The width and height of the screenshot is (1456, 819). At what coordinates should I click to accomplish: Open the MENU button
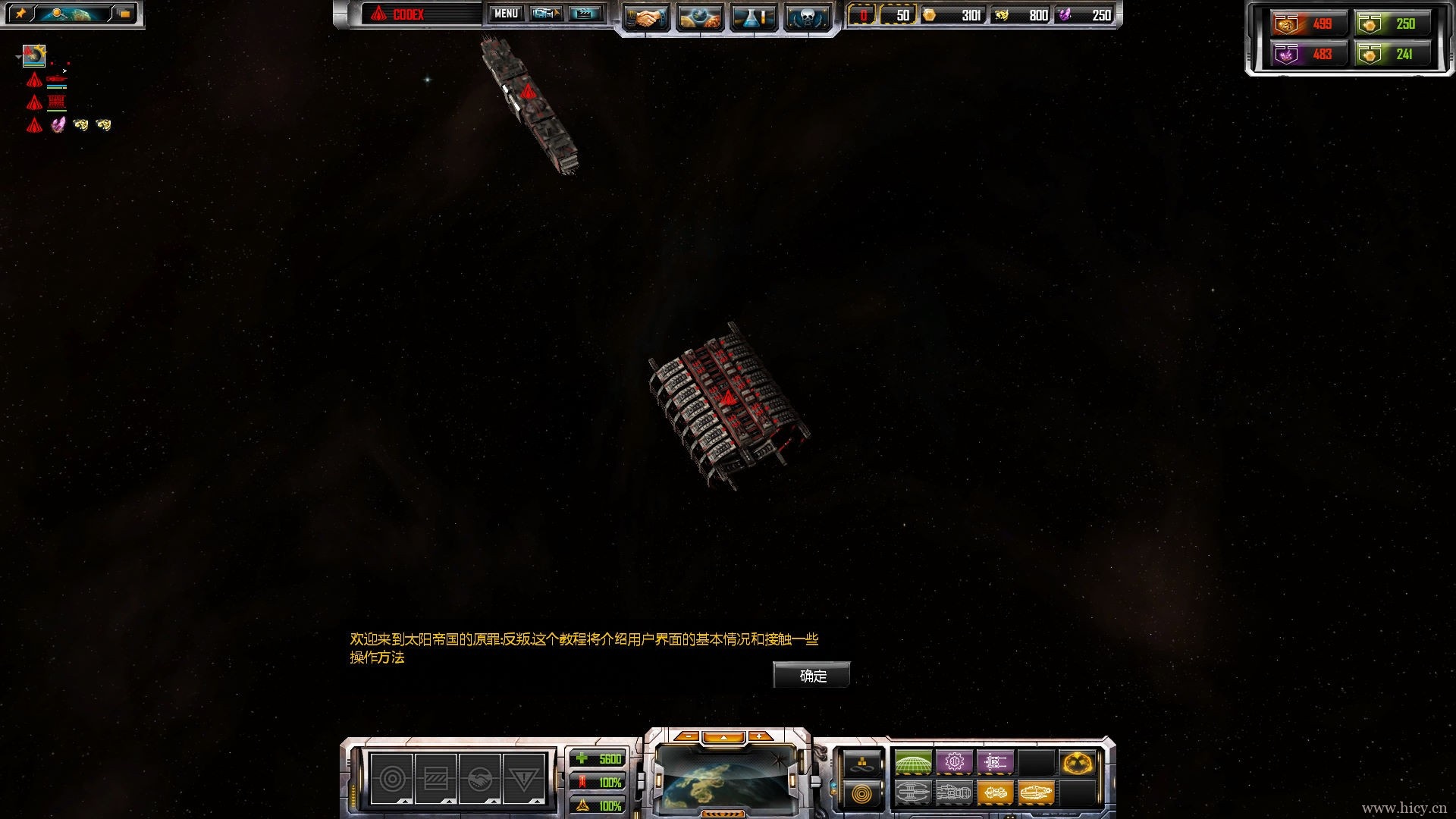(506, 14)
